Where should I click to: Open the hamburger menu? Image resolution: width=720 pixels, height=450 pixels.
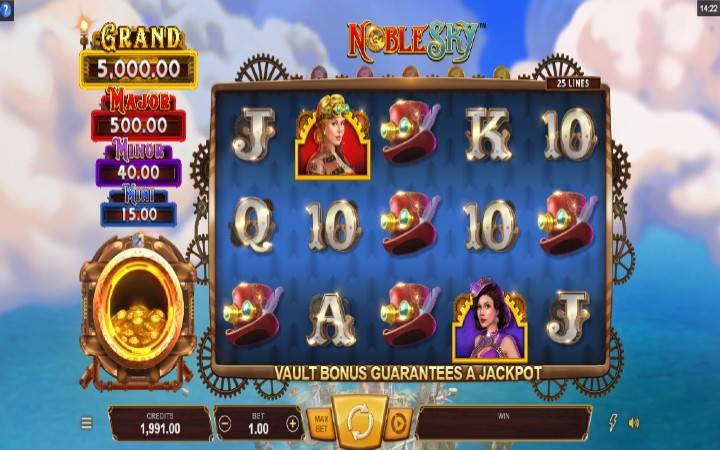click(87, 423)
